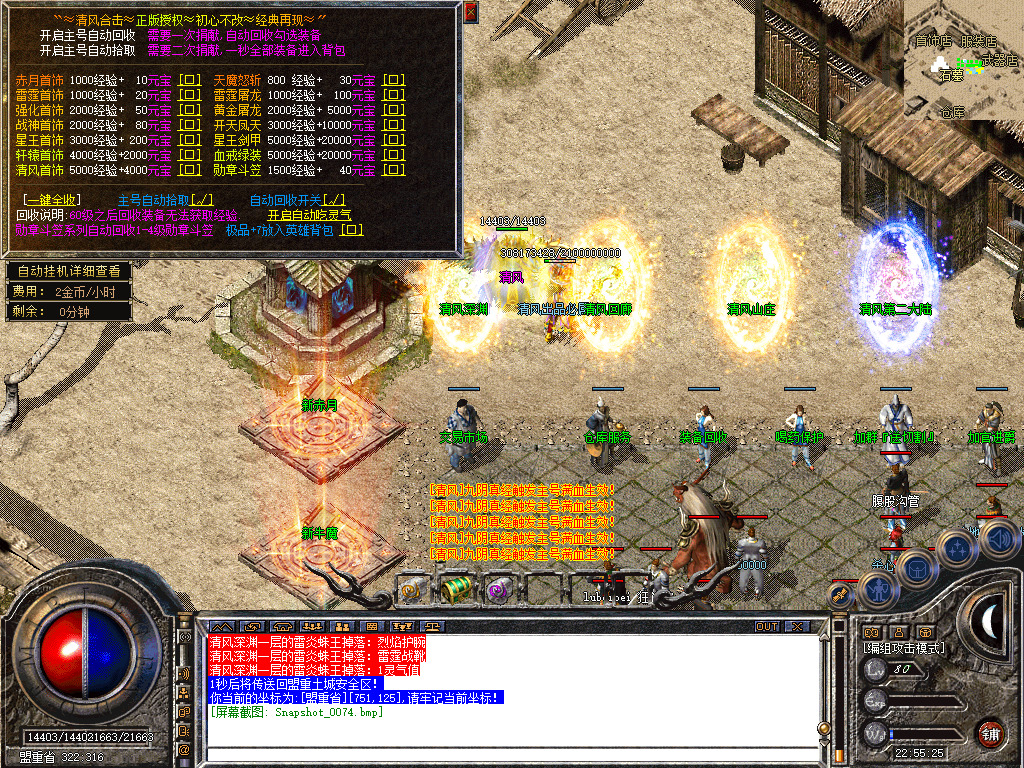The width and height of the screenshot is (1024, 768).
Task: Open the minimap in the corner
Action: point(963,59)
